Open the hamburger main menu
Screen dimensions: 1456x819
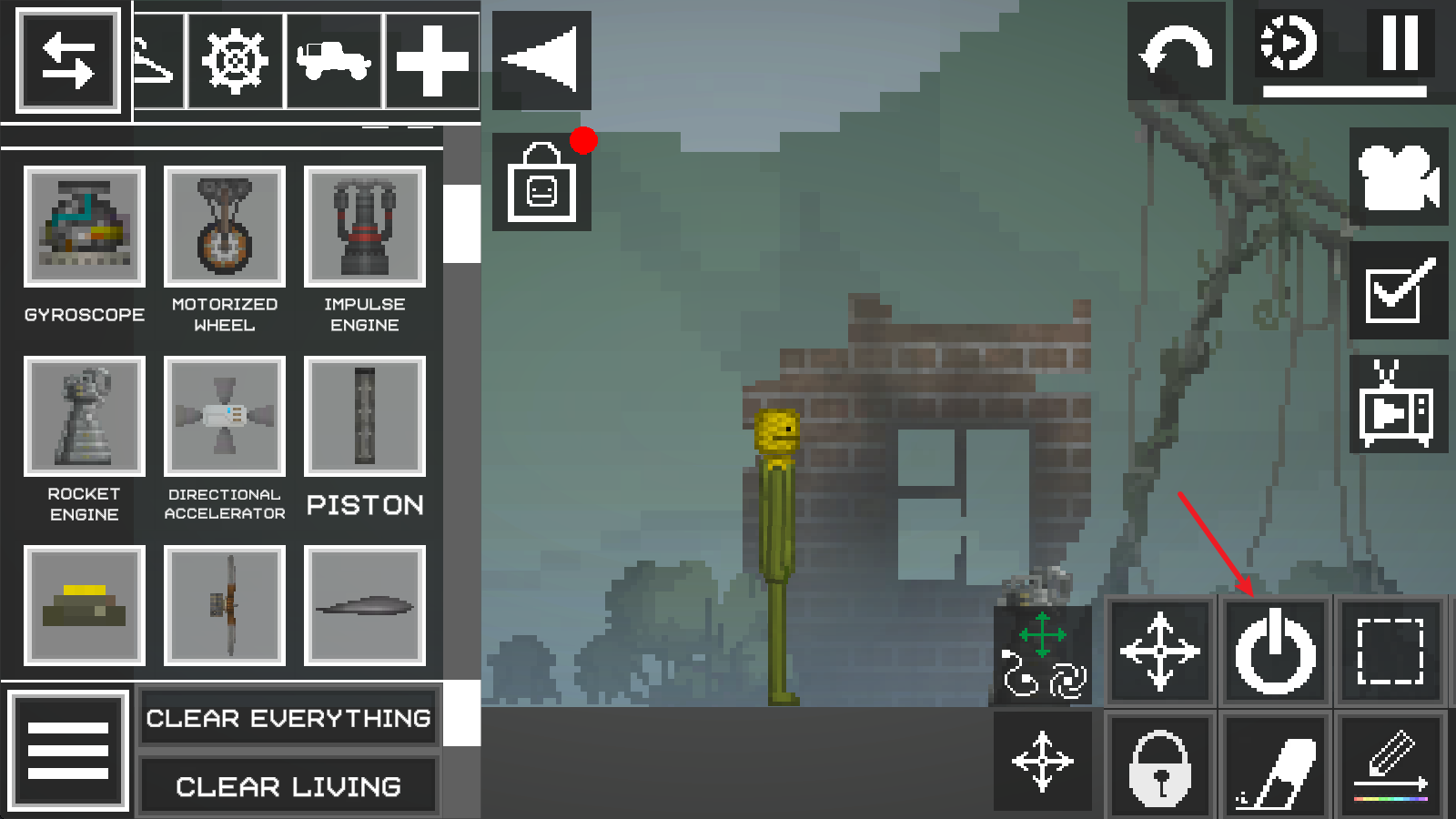pyautogui.click(x=68, y=751)
